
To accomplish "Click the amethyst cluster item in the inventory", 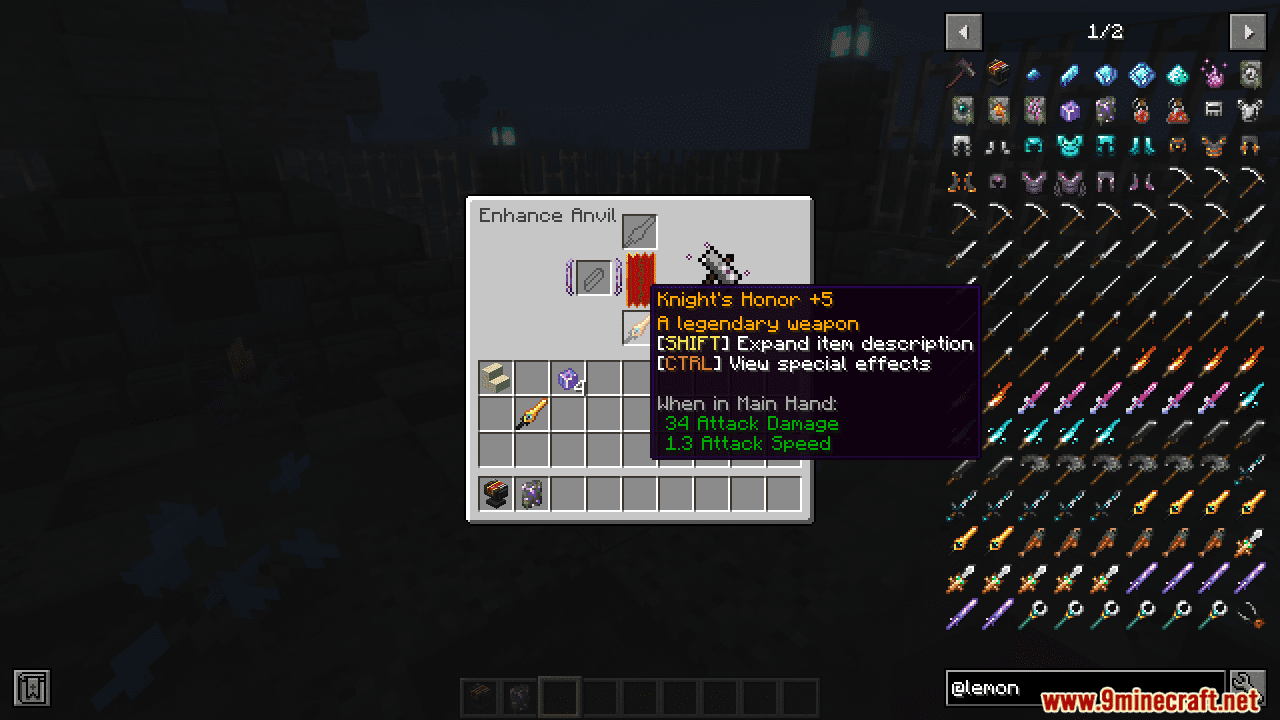I will tap(568, 380).
